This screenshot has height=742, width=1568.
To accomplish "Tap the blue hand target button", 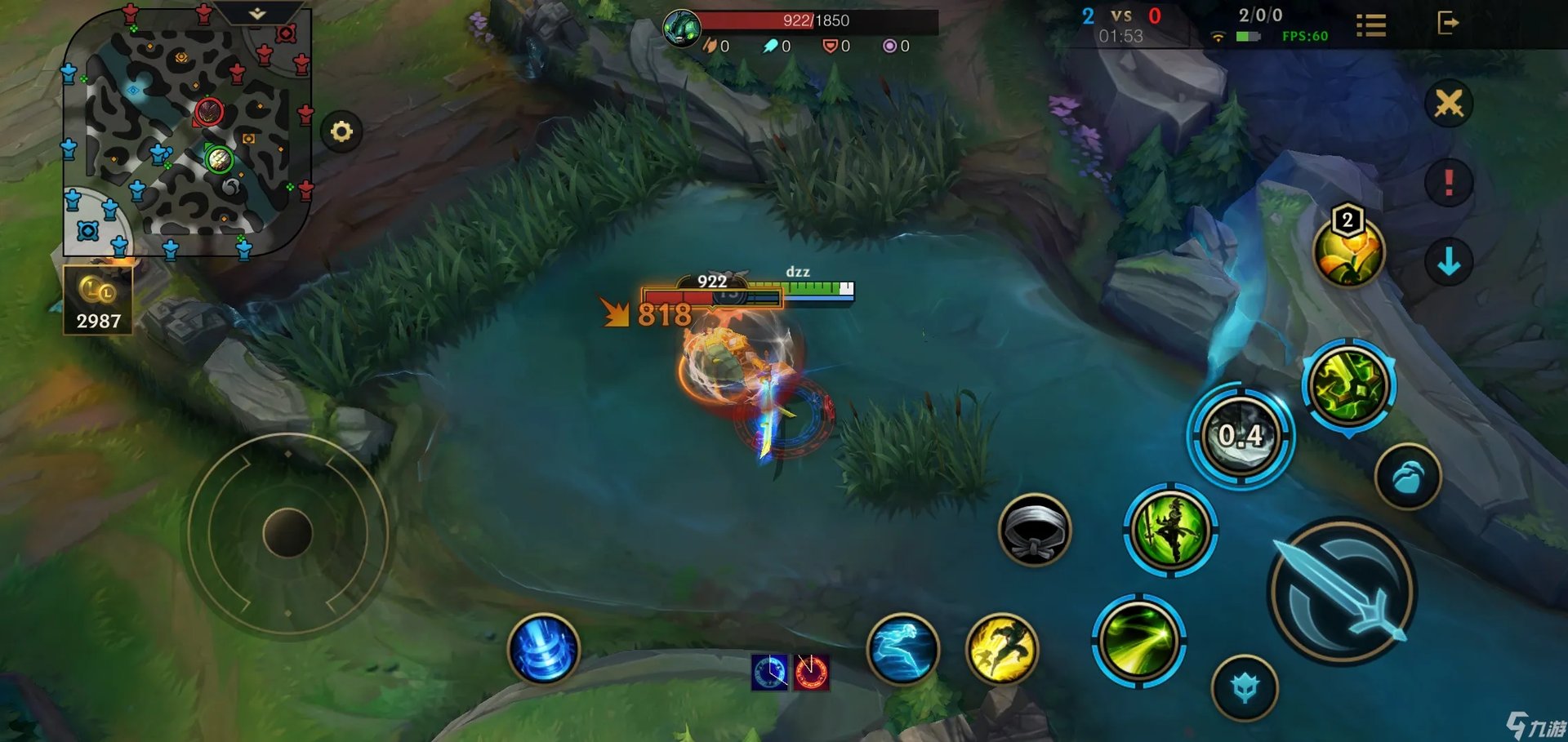I will pyautogui.click(x=1408, y=477).
